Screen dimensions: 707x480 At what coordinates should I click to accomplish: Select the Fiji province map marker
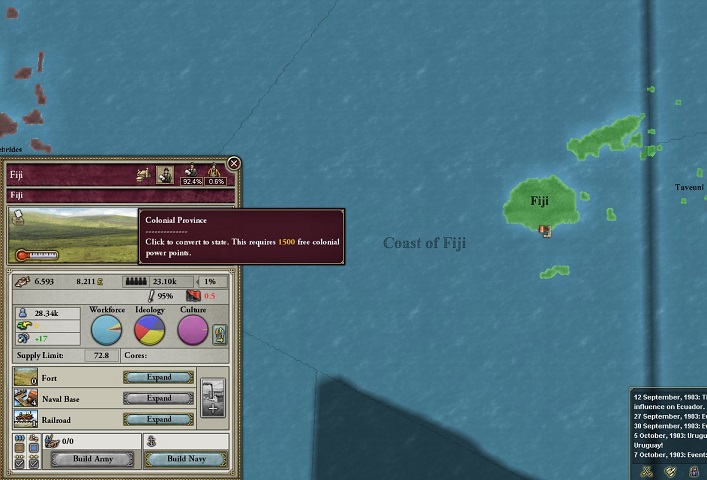coord(545,230)
